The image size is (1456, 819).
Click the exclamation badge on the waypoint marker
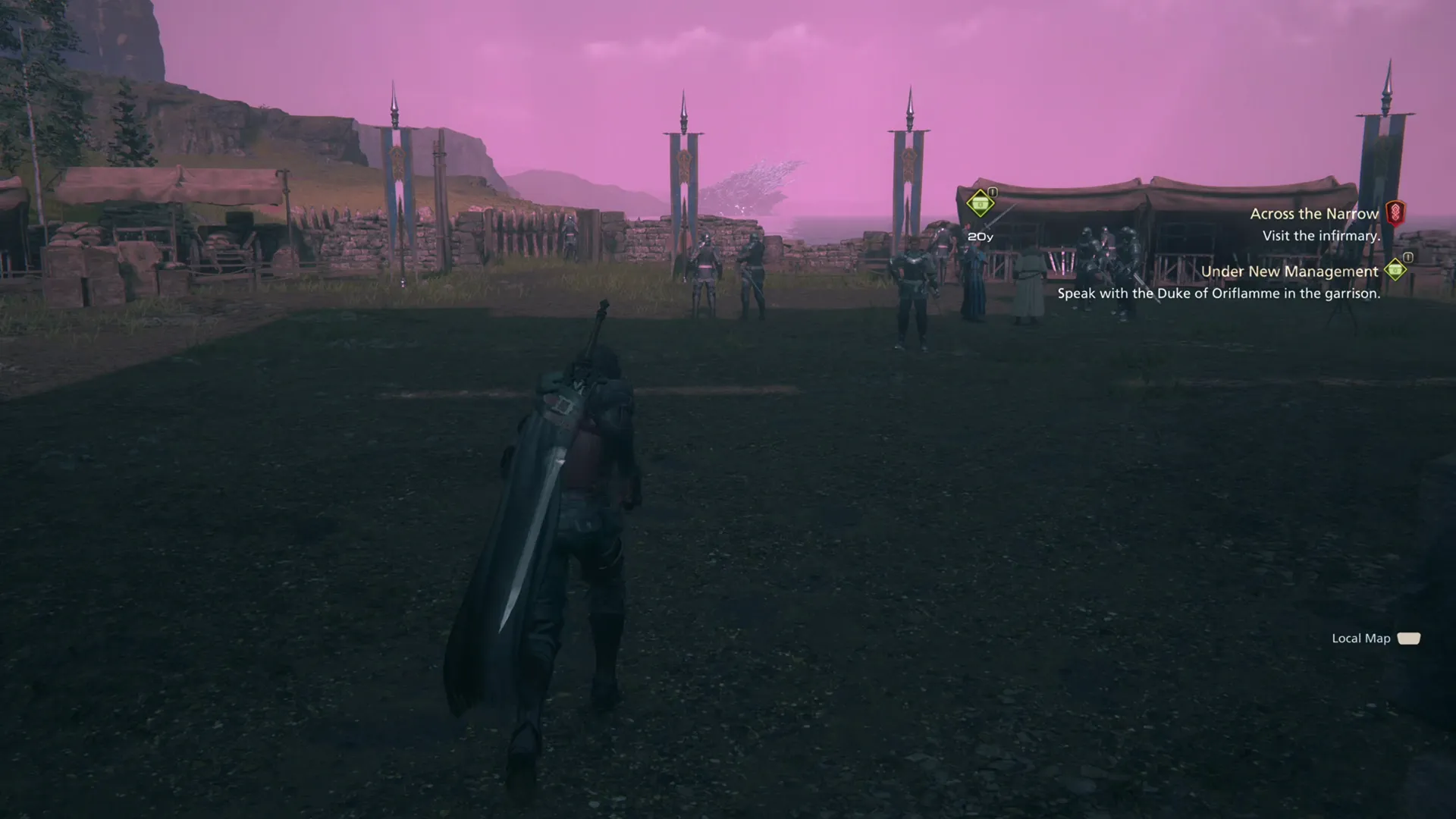click(992, 191)
